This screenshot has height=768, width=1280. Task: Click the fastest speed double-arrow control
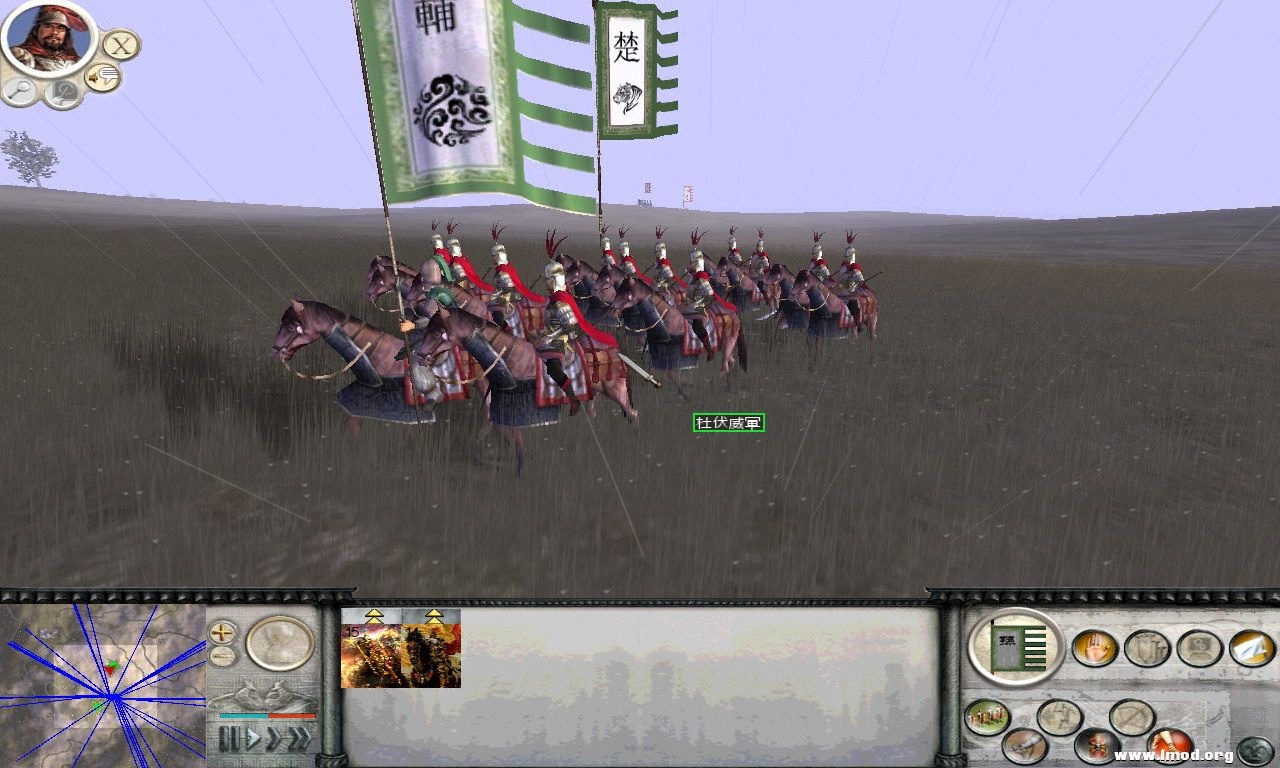tap(300, 737)
